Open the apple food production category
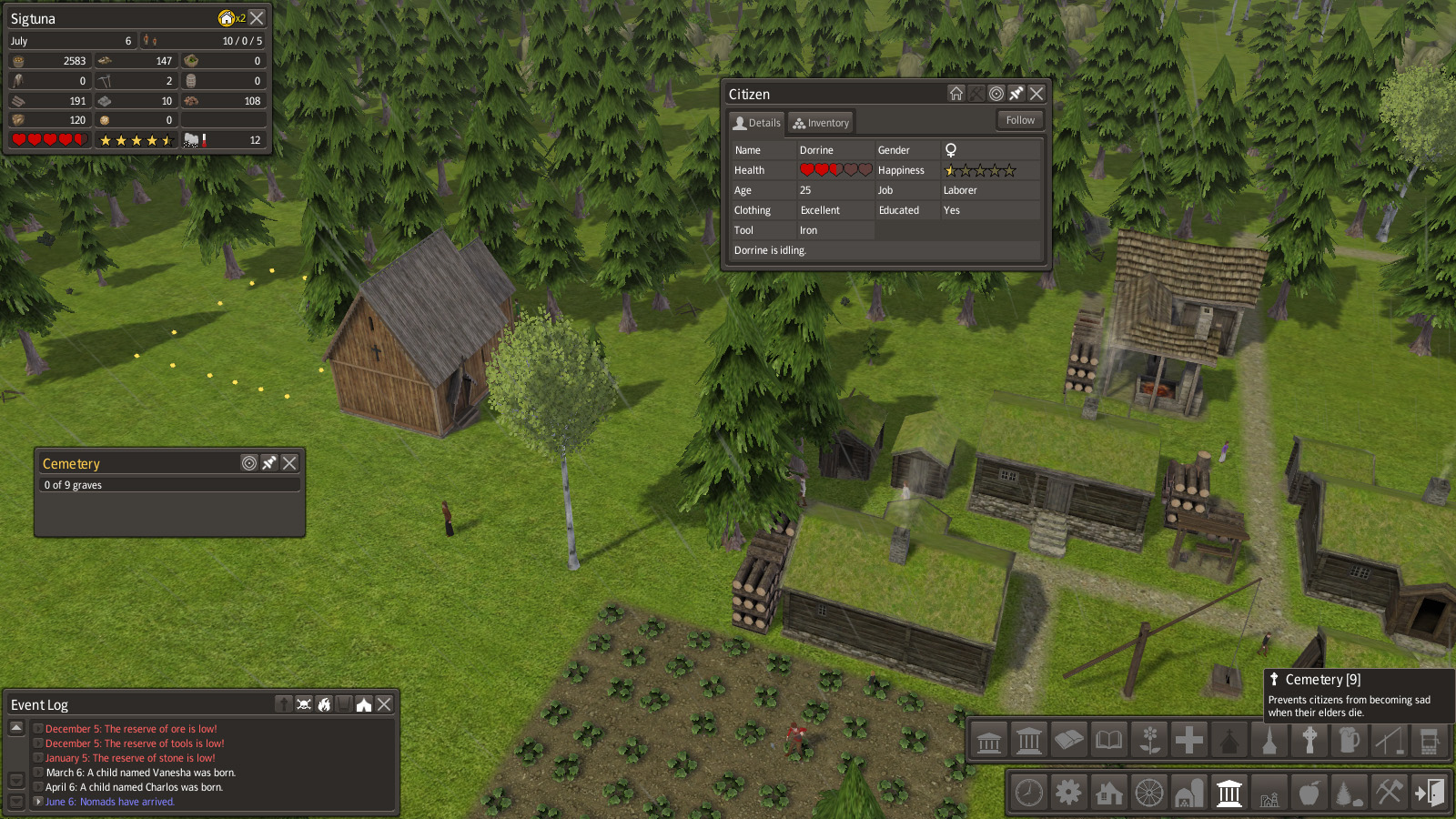 point(1309,793)
